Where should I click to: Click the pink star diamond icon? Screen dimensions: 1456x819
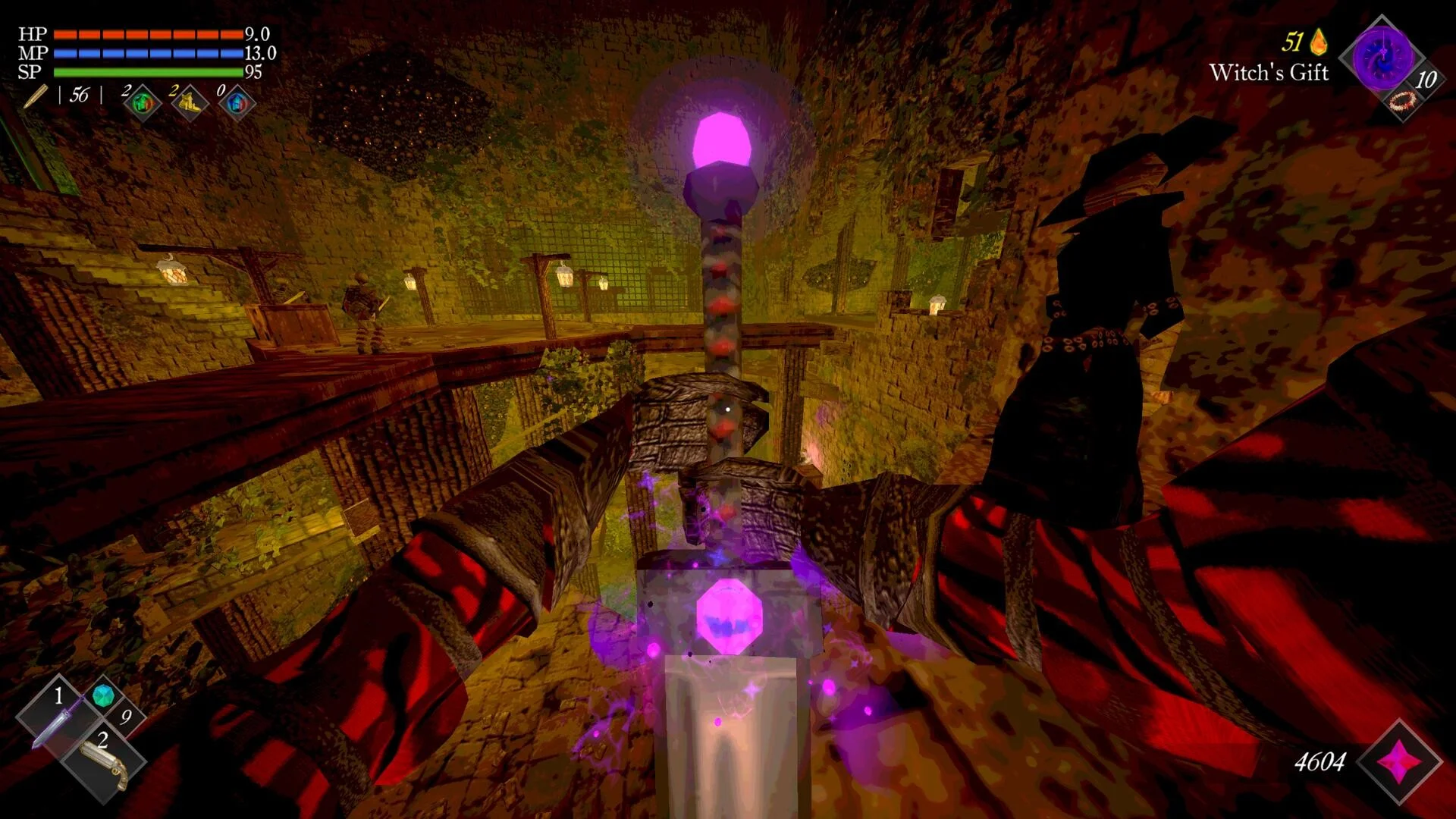click(x=1400, y=761)
